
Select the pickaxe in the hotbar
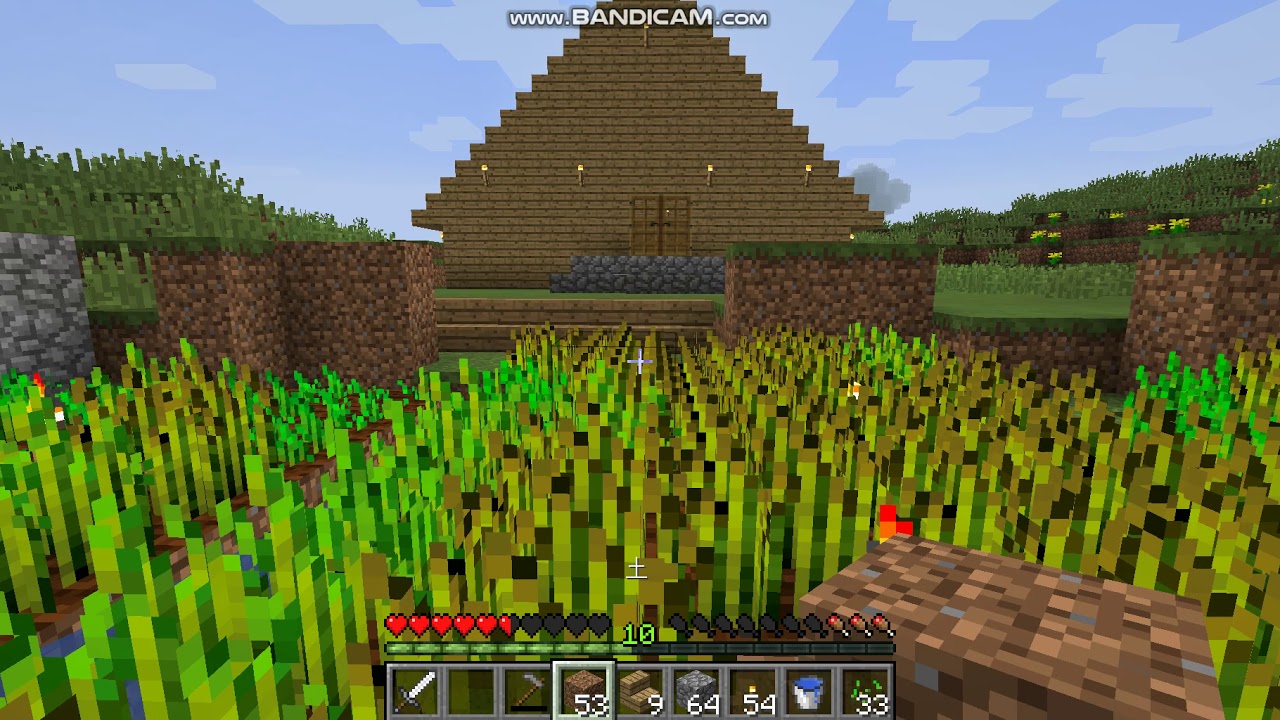pos(529,689)
